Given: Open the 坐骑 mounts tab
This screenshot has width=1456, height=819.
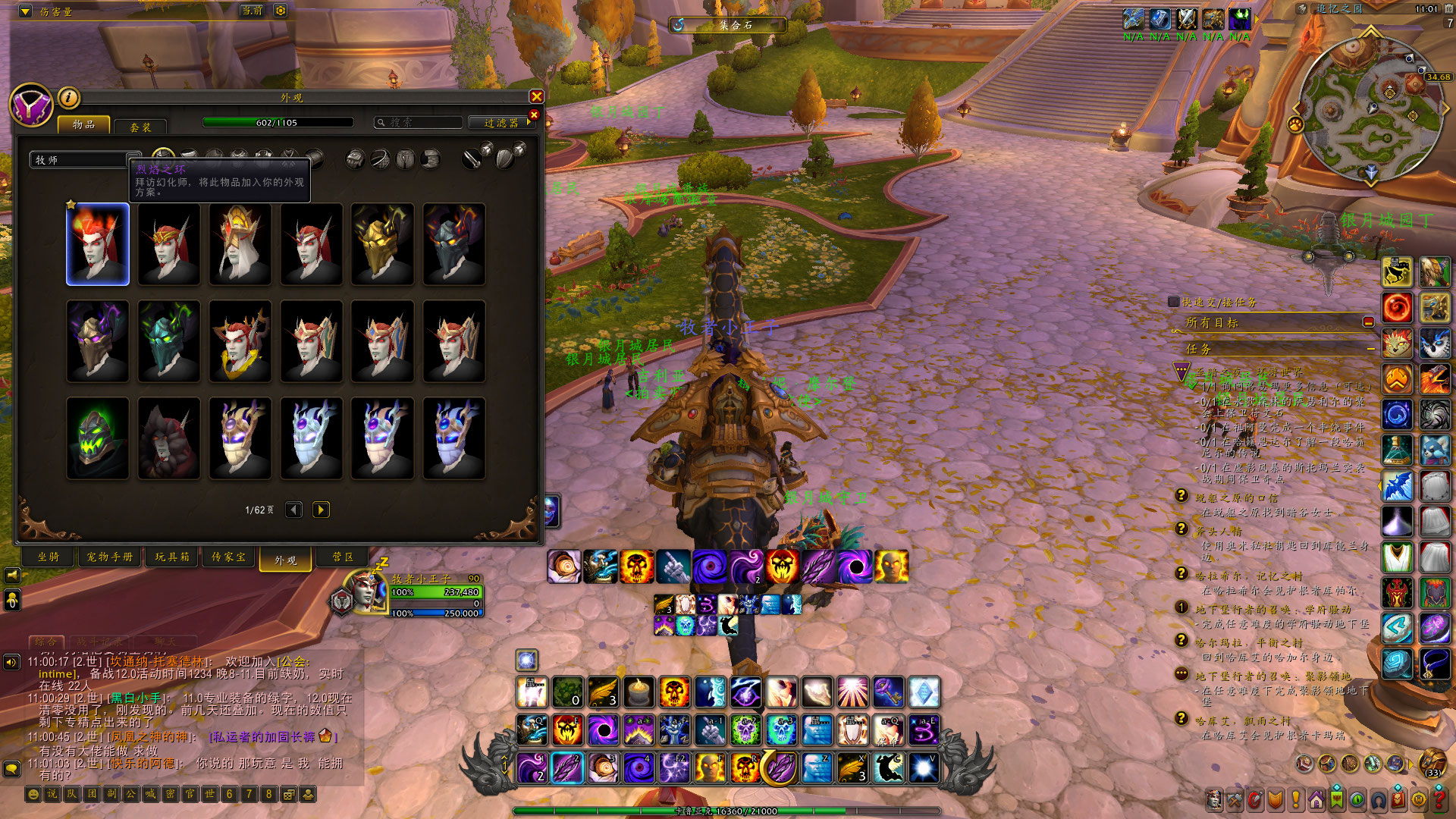Looking at the screenshot, I should pos(49,557).
